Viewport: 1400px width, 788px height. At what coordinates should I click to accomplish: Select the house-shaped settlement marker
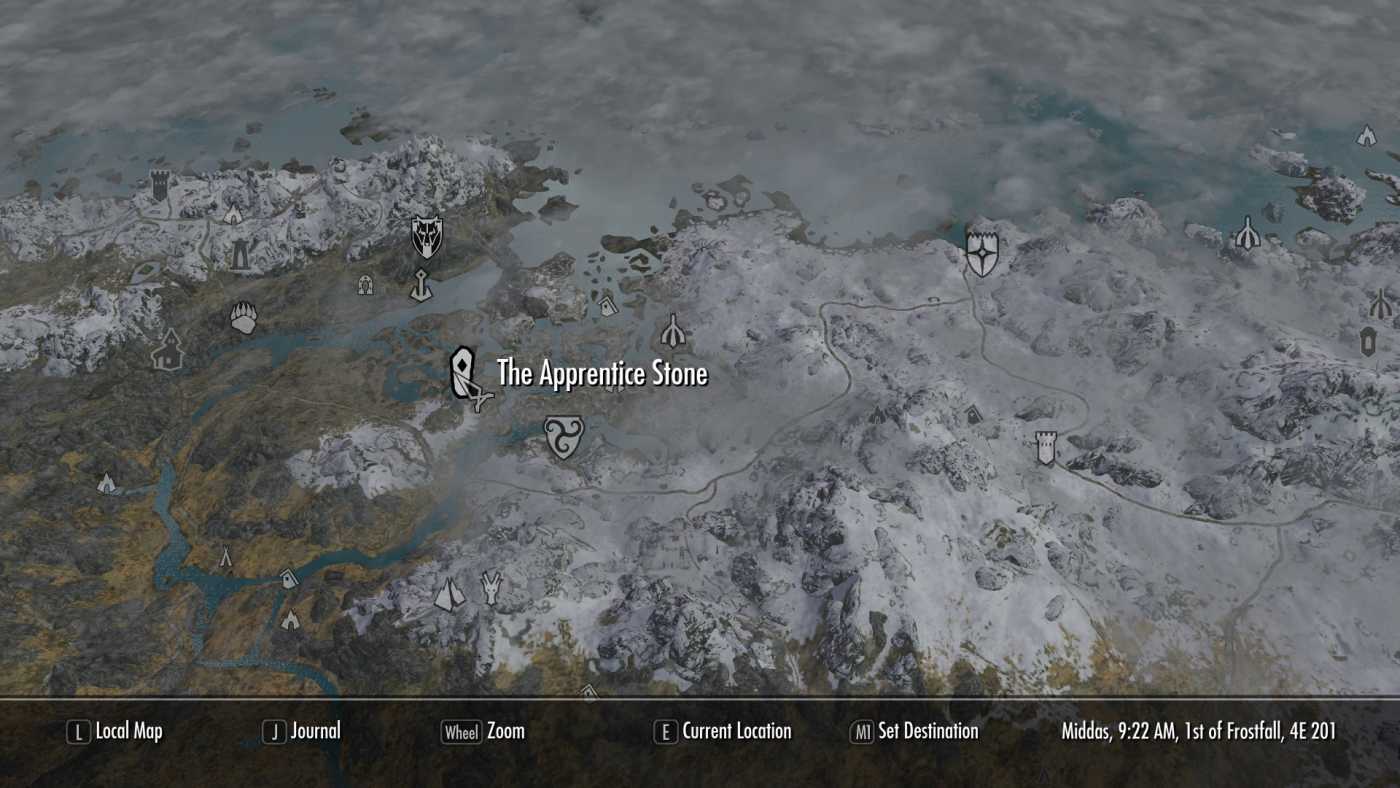(167, 351)
